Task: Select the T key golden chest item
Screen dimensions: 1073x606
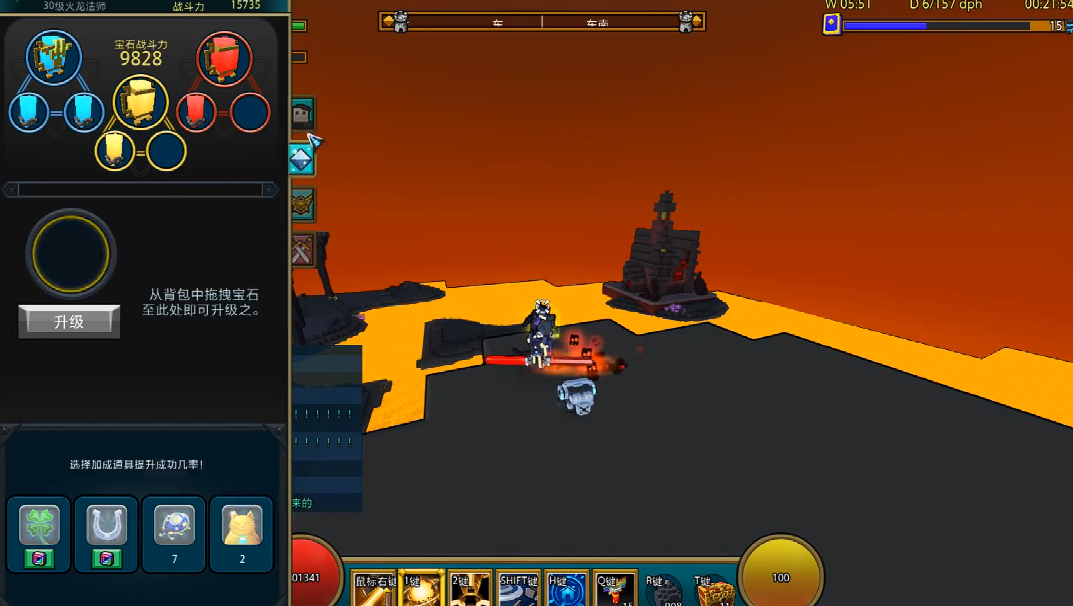Action: click(x=714, y=592)
